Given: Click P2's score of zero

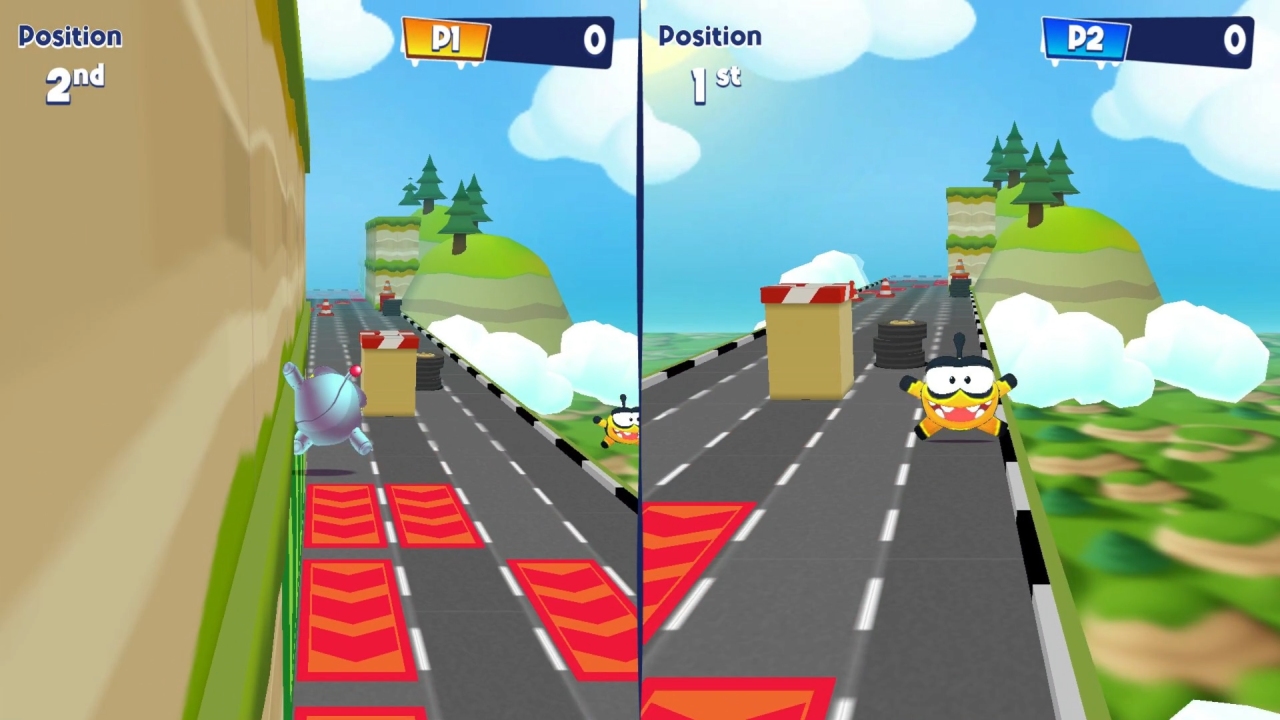Looking at the screenshot, I should pos(1235,40).
